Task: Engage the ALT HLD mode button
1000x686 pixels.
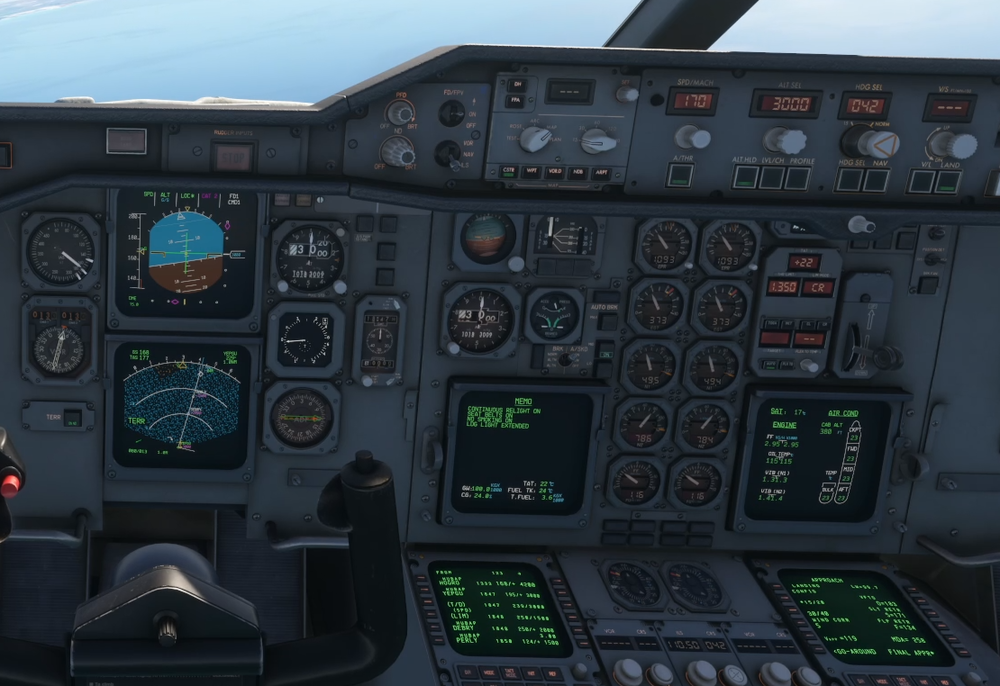Action: click(746, 178)
